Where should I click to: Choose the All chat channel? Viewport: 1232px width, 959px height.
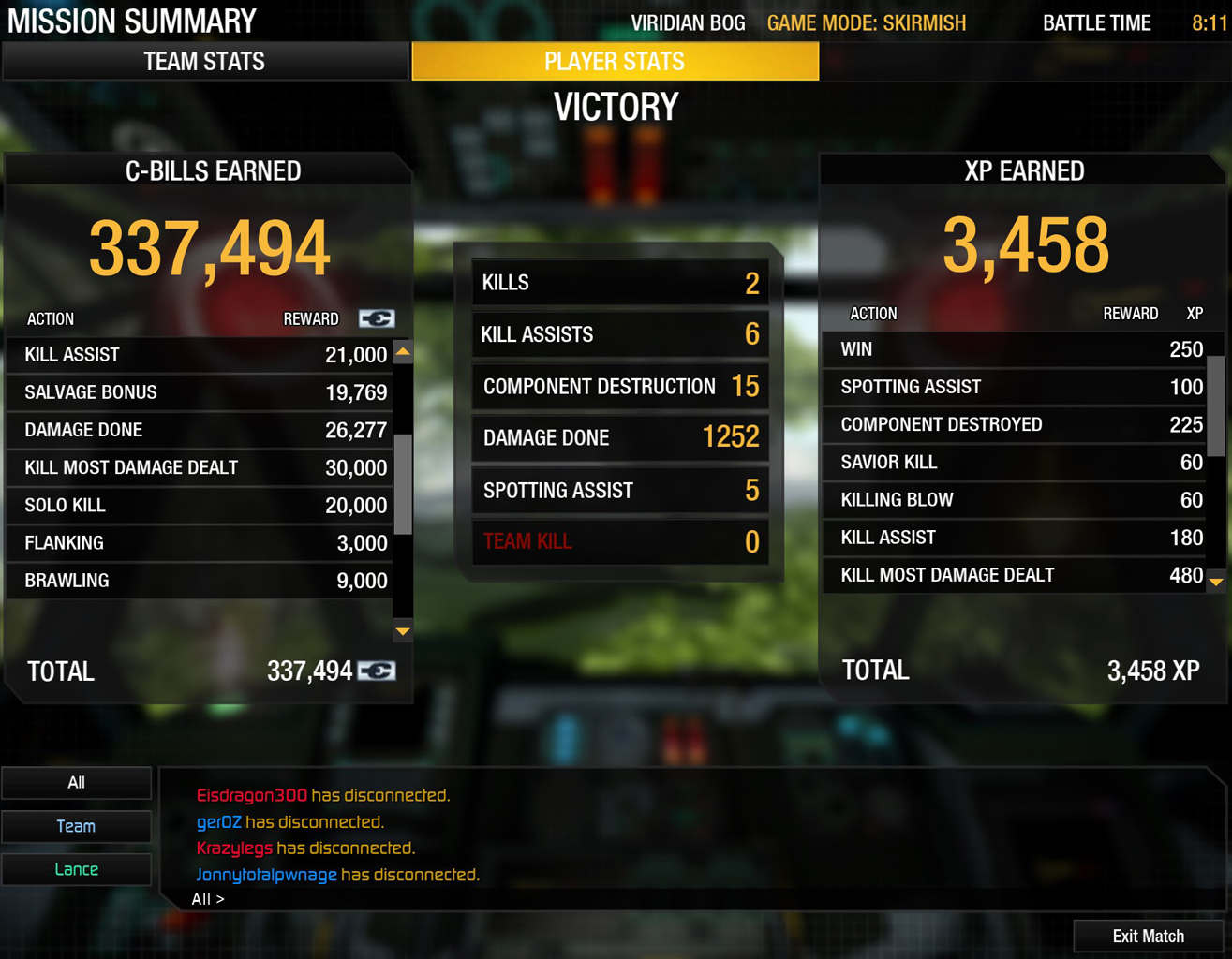pyautogui.click(x=77, y=783)
